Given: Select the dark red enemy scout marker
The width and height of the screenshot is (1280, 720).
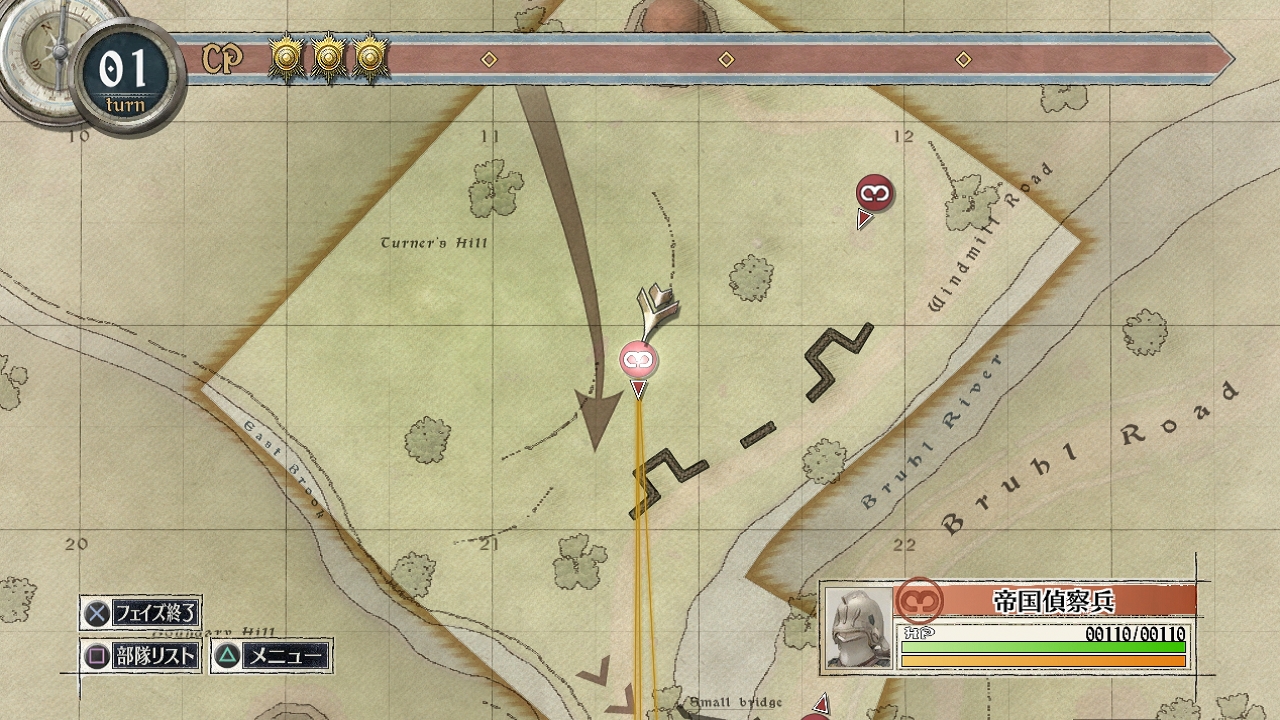Looking at the screenshot, I should (874, 192).
